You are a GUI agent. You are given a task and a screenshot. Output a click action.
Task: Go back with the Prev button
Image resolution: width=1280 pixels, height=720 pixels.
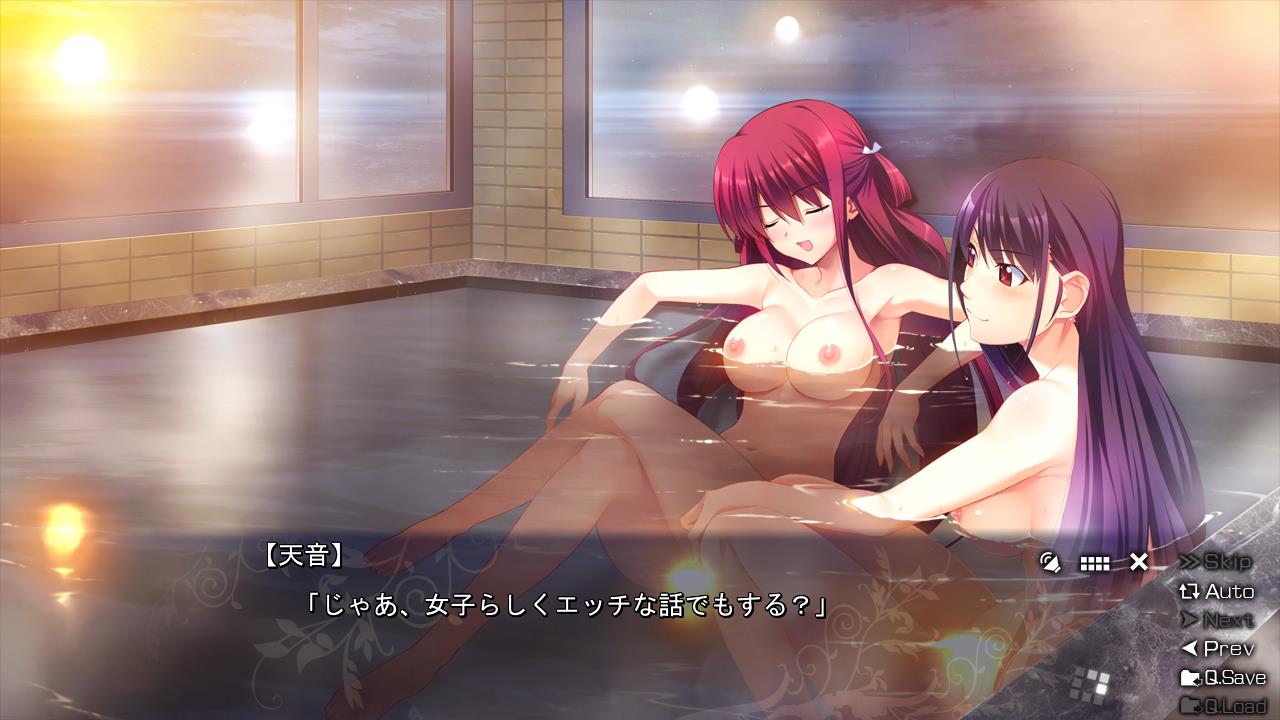pyautogui.click(x=1217, y=649)
